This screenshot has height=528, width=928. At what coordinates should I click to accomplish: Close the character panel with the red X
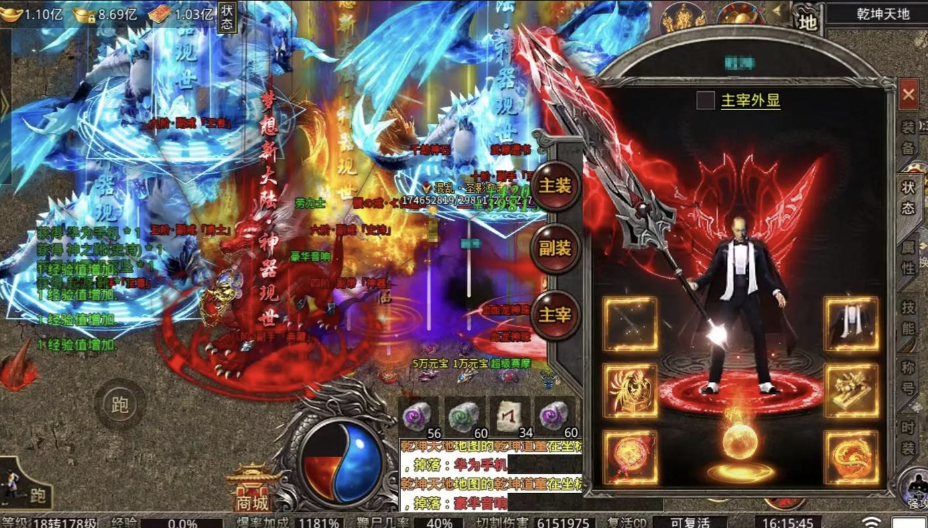pos(908,95)
